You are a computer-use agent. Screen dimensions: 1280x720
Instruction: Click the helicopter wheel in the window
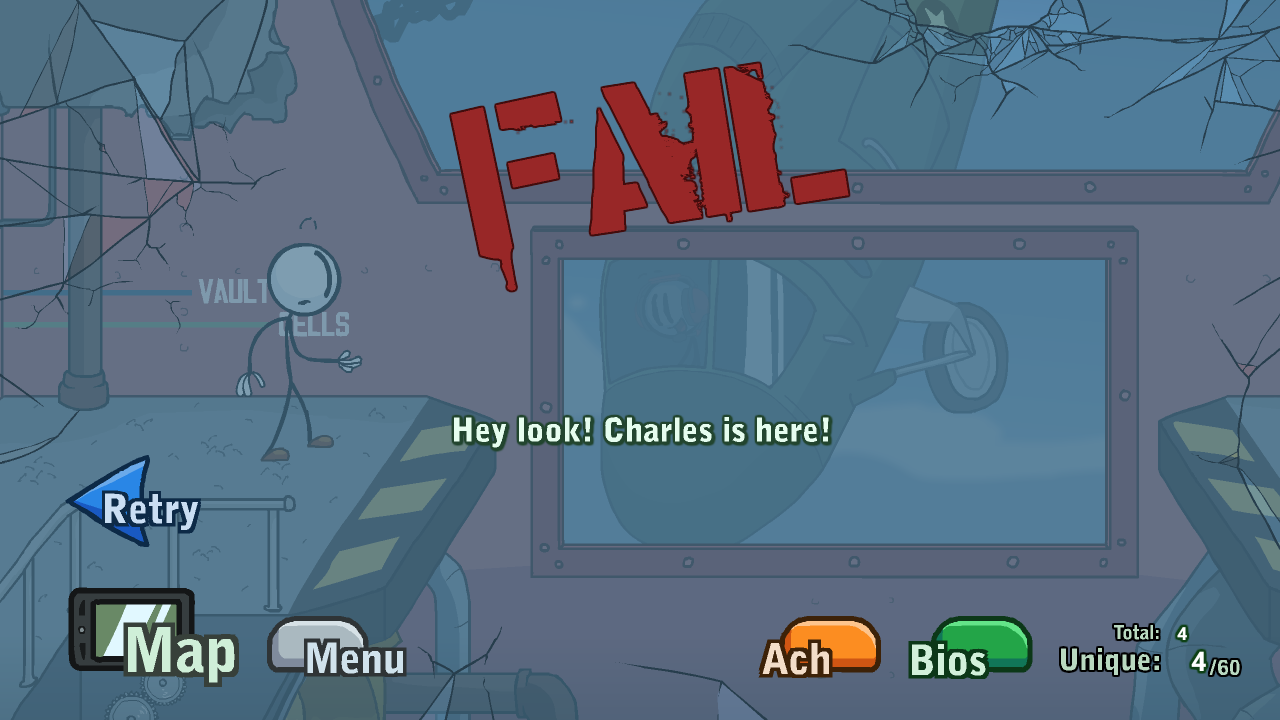pyautogui.click(x=965, y=355)
